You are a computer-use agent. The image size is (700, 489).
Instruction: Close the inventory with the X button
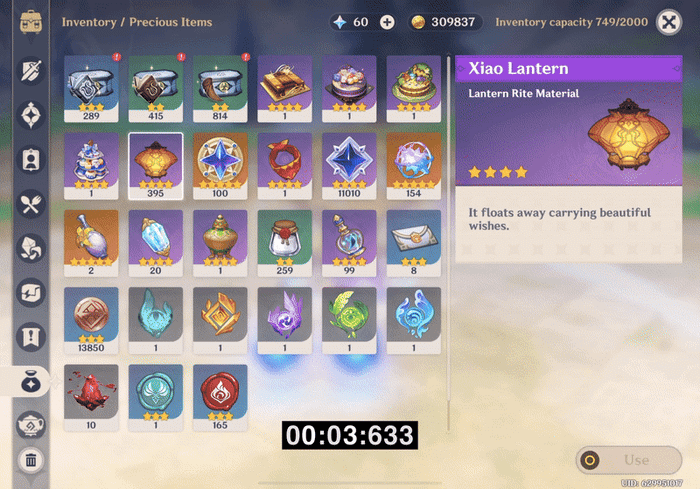coord(669,22)
